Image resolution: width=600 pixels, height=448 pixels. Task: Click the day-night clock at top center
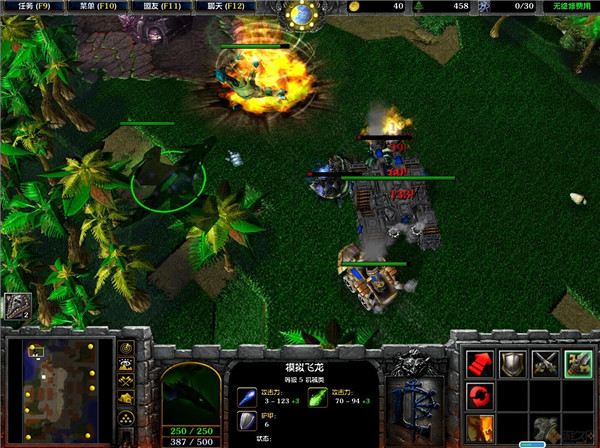300,14
